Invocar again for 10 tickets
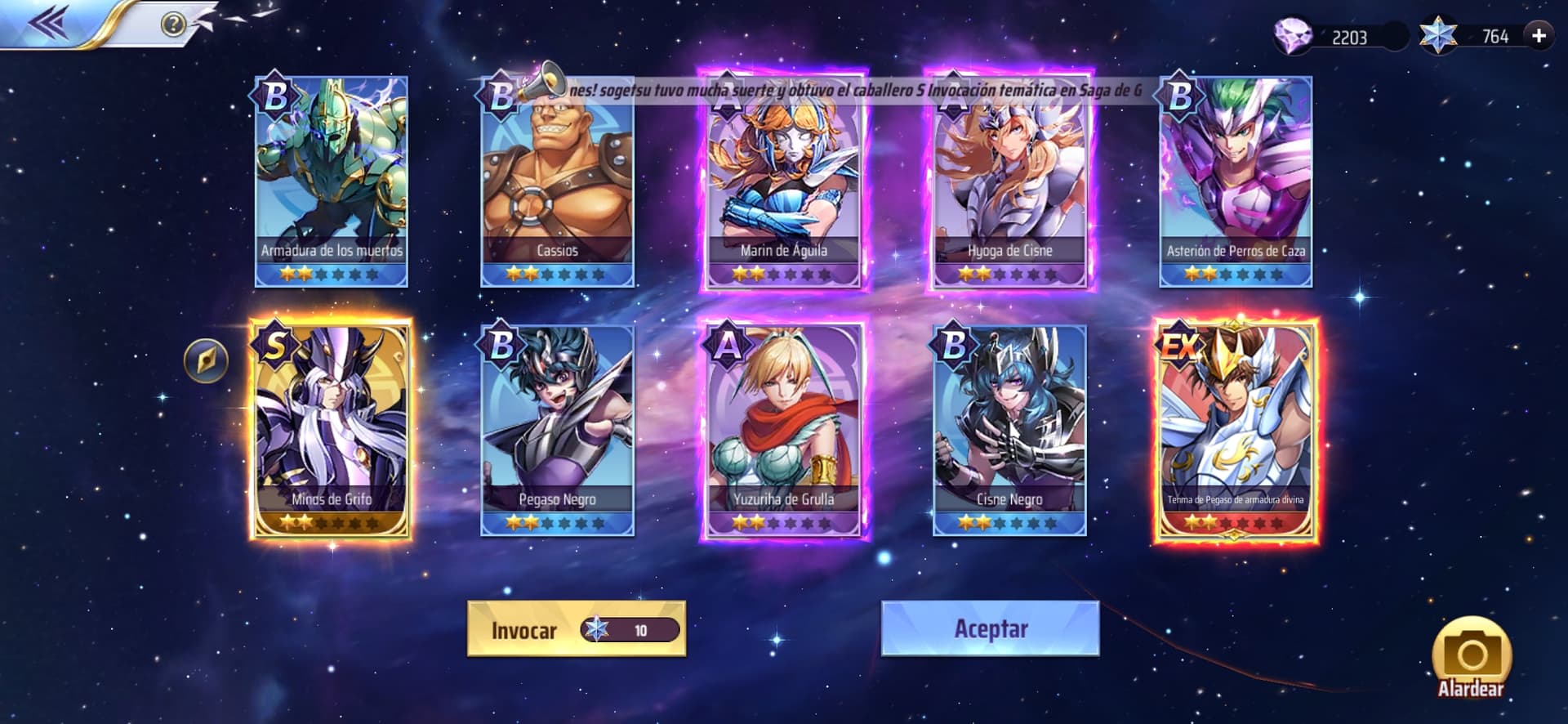The image size is (1568, 724). click(577, 629)
